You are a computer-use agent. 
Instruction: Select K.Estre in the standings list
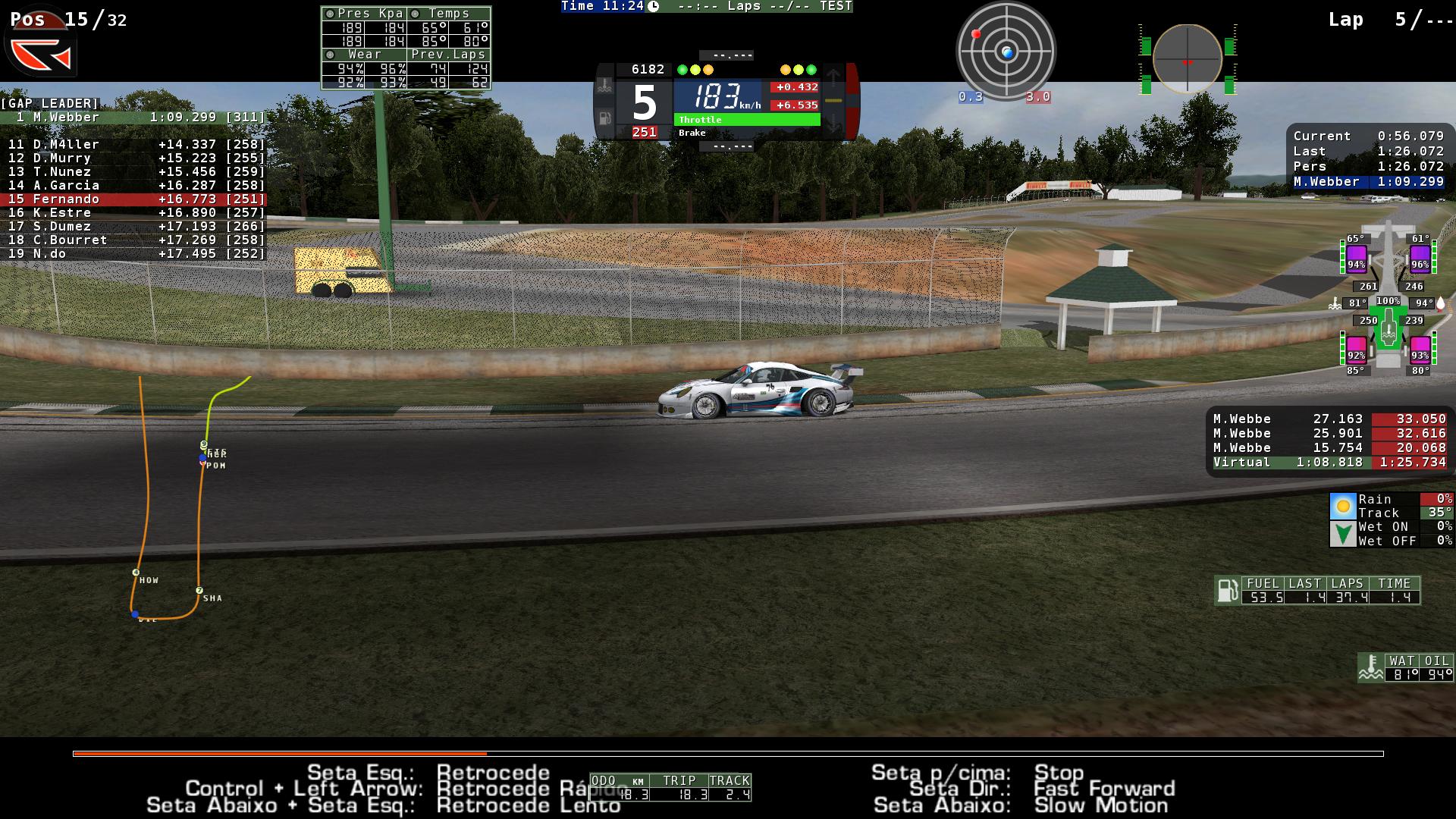click(133, 212)
